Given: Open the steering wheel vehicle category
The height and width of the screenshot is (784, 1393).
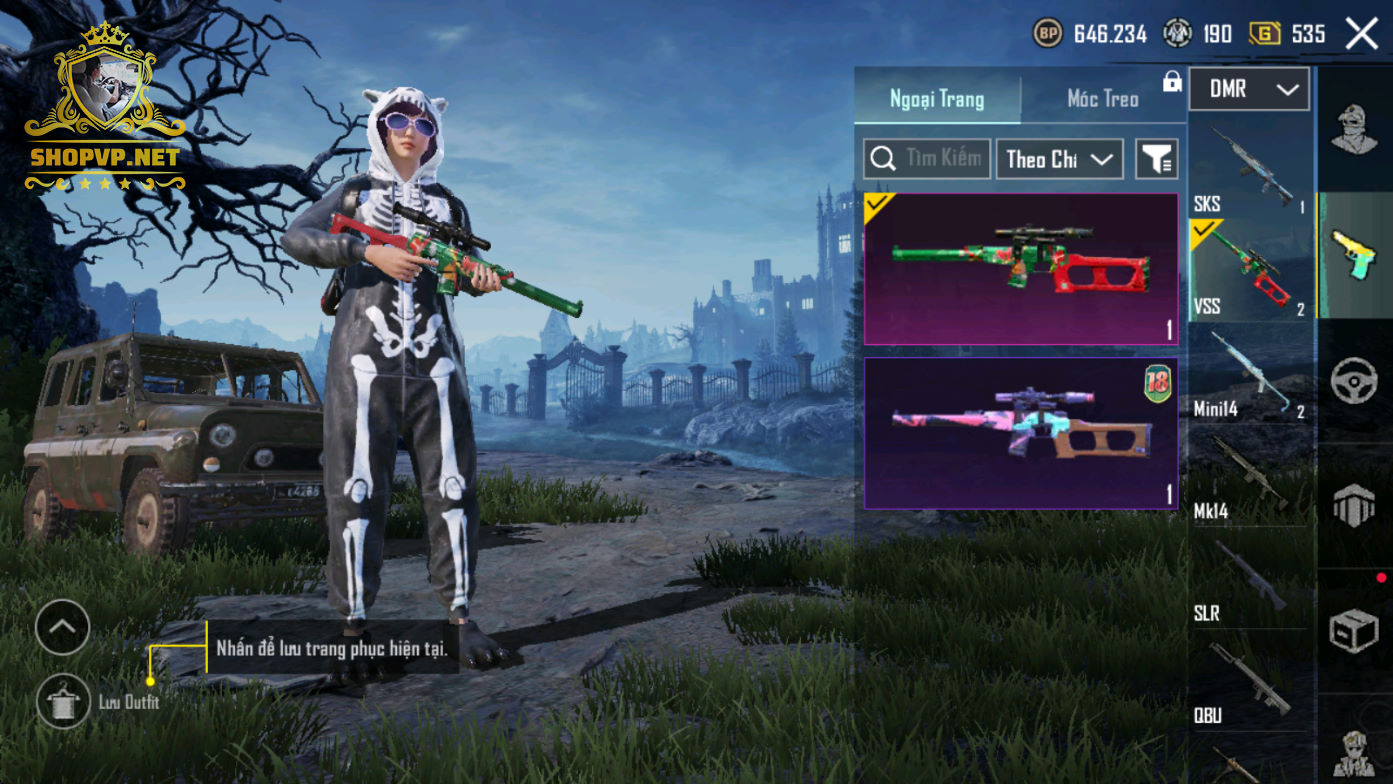Looking at the screenshot, I should [x=1355, y=382].
